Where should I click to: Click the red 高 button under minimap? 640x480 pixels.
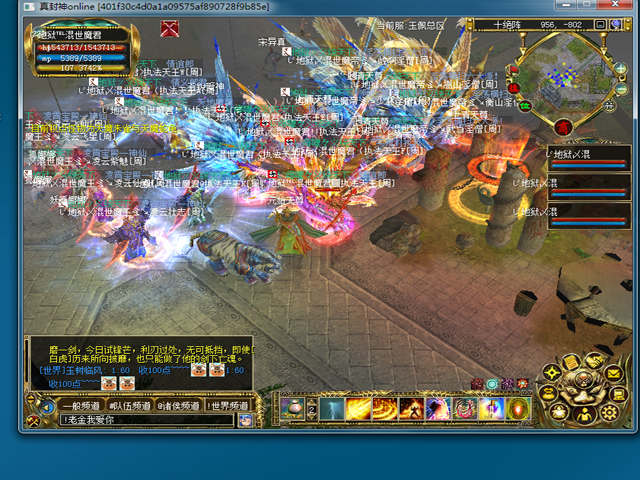(x=563, y=127)
